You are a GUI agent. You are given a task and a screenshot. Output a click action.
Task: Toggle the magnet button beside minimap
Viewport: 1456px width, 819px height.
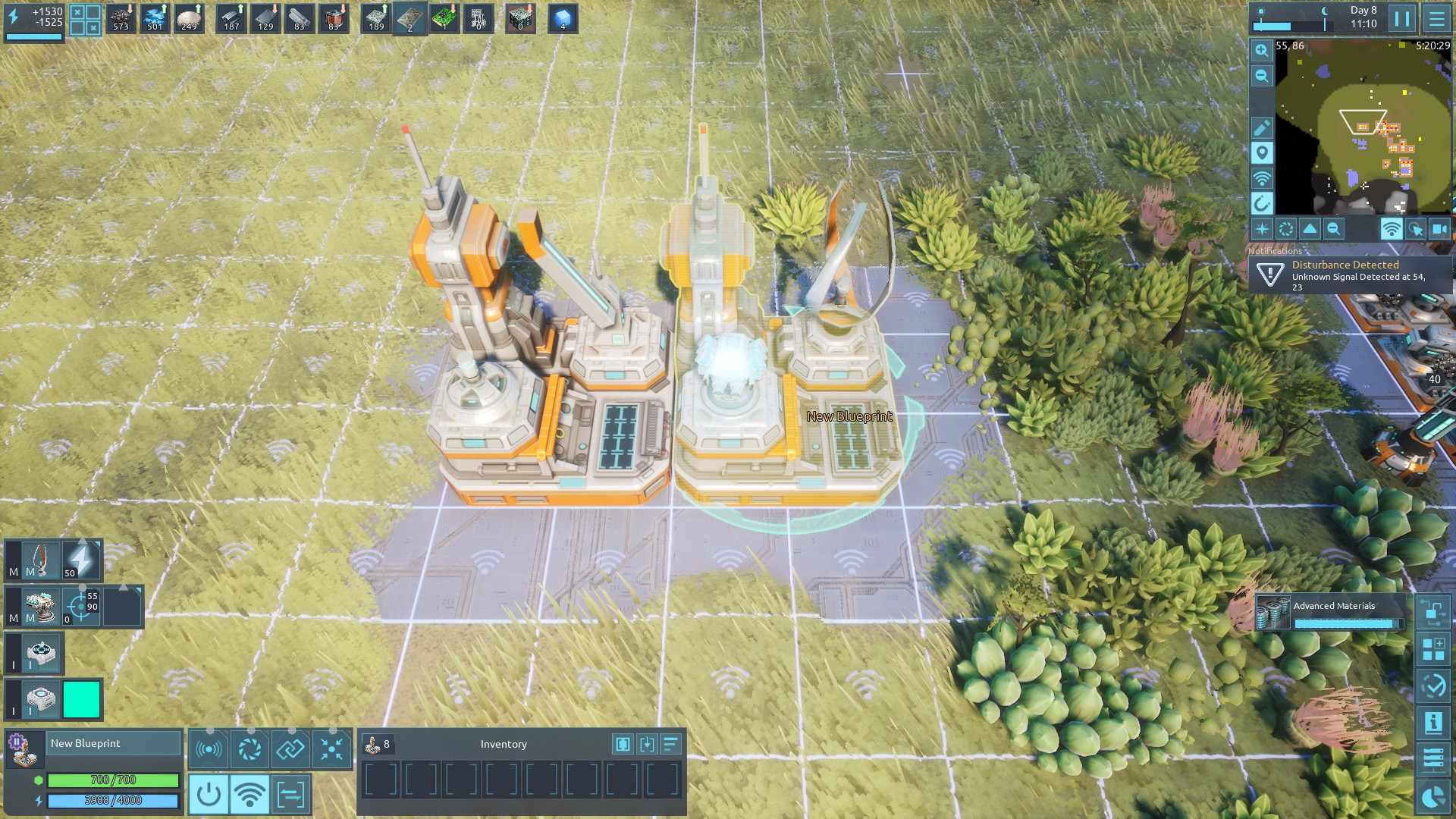click(1262, 203)
